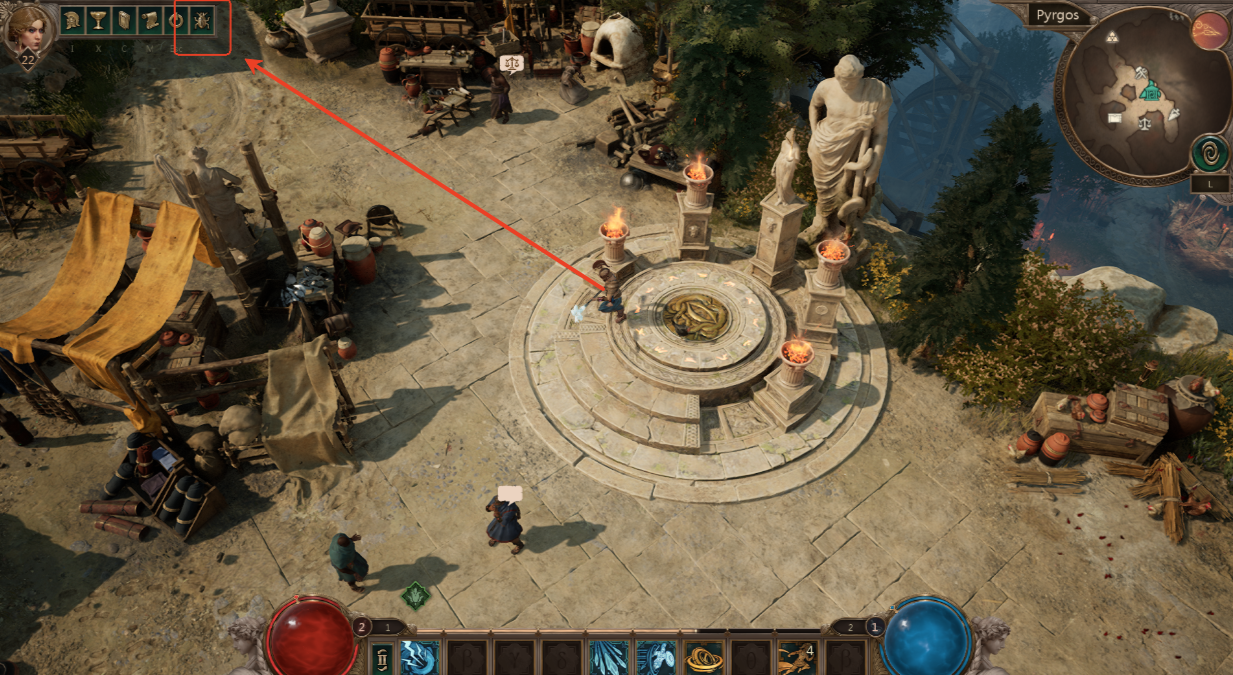The height and width of the screenshot is (675, 1233).
Task: Activate the green spiral portal button
Action: [x=1209, y=154]
